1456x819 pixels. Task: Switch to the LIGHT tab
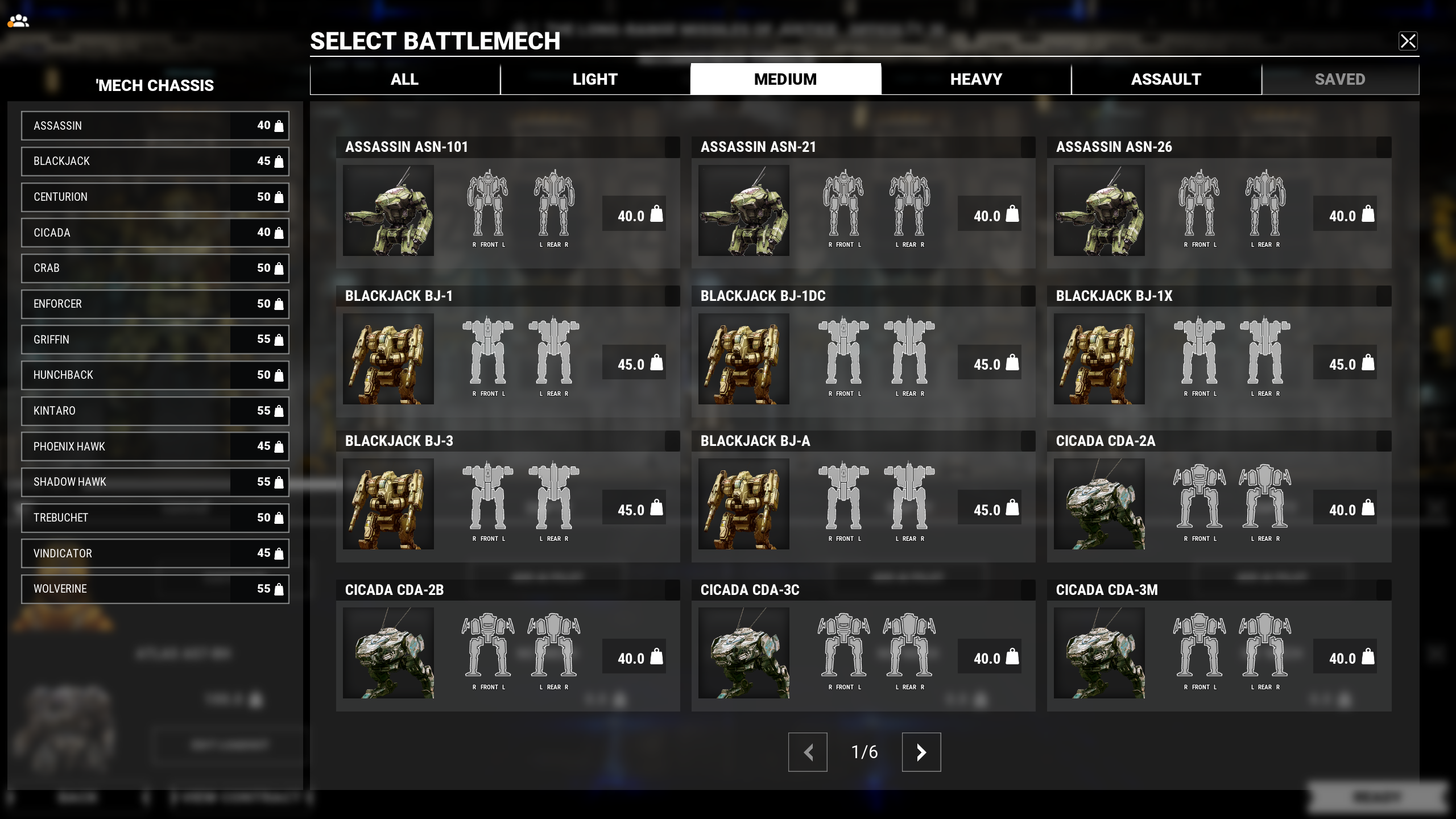pos(595,78)
